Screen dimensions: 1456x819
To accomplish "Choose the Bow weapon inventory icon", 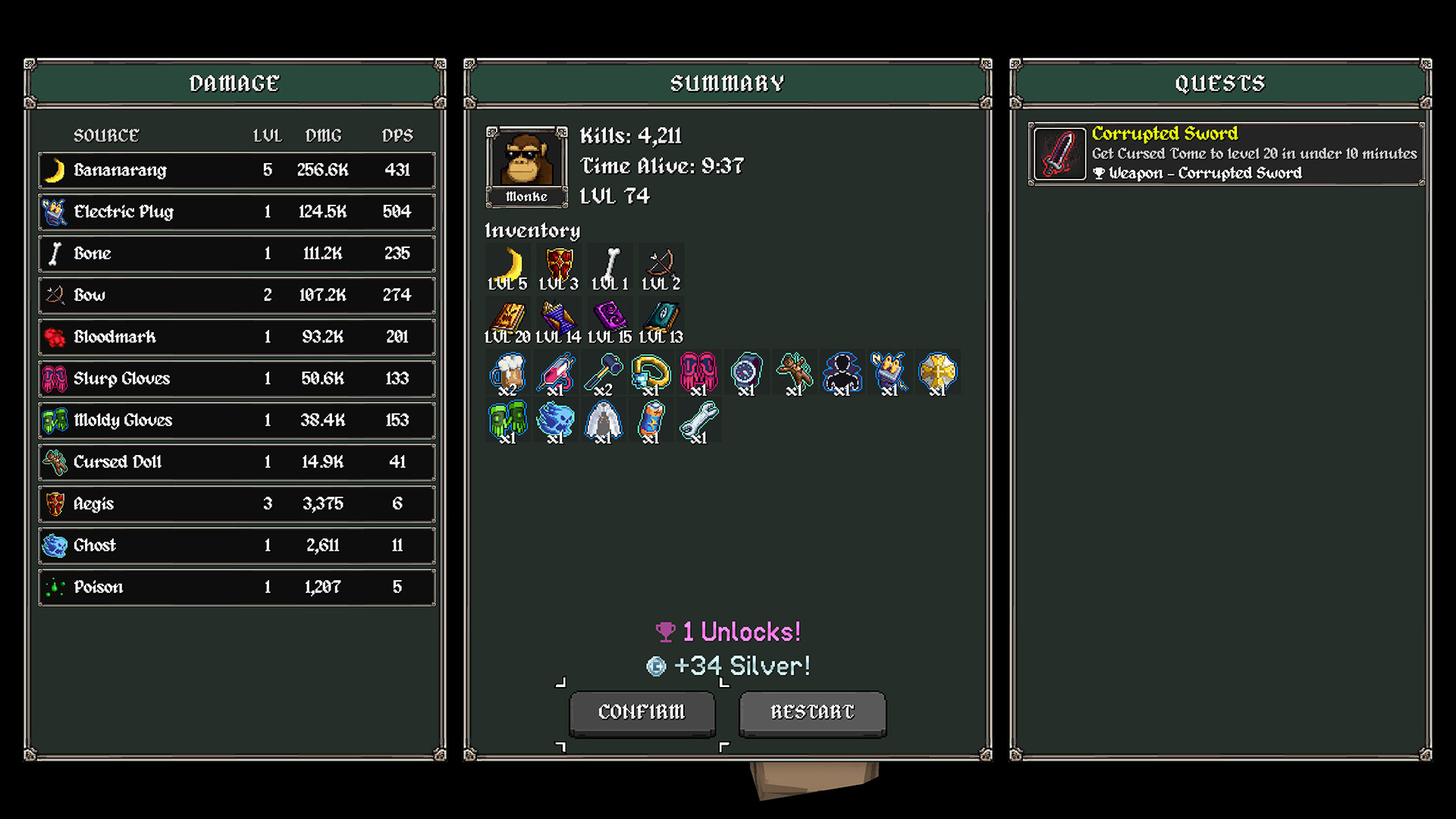I will tap(661, 265).
